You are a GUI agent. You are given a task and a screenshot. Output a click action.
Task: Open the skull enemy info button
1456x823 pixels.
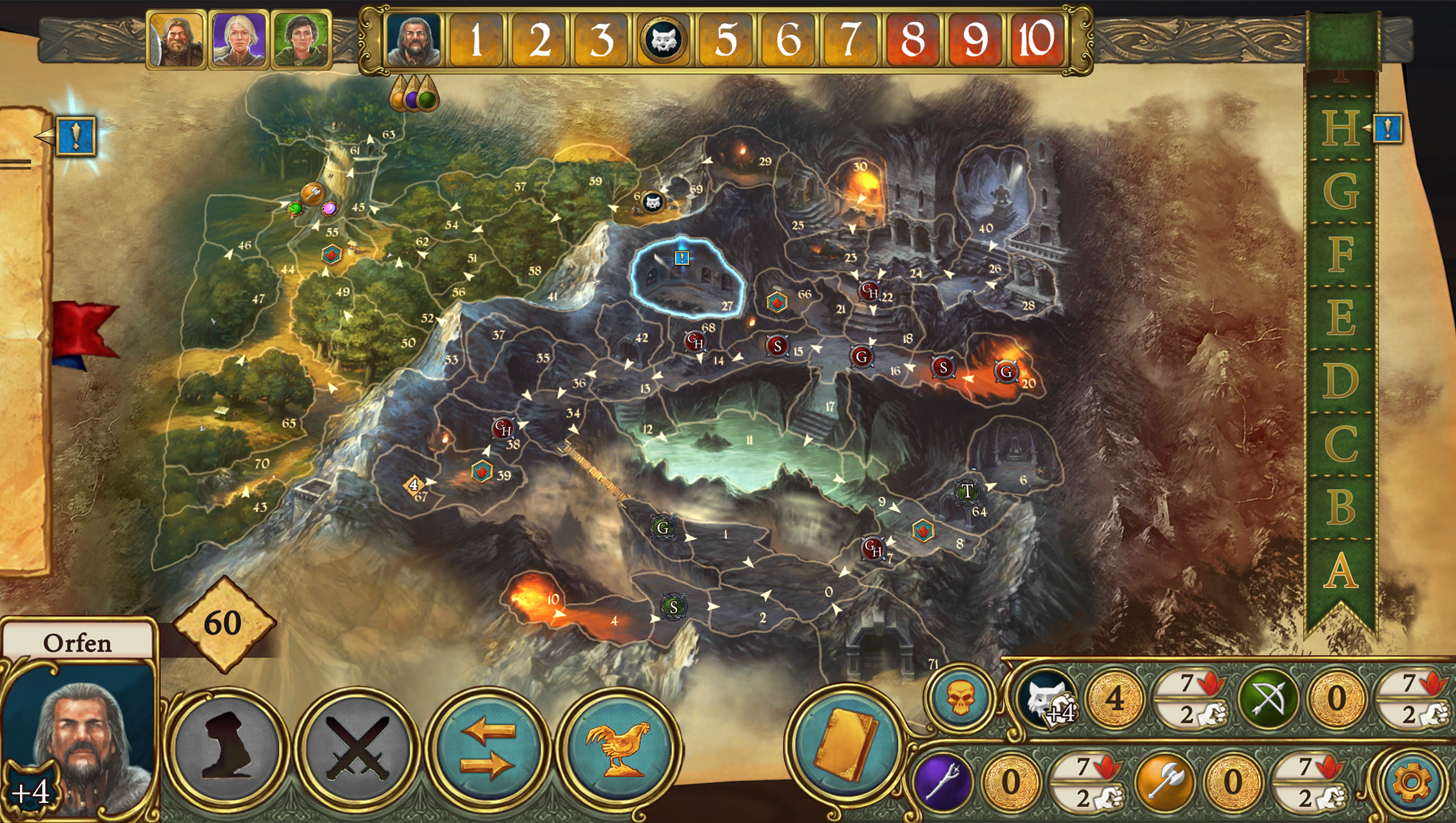tap(960, 699)
